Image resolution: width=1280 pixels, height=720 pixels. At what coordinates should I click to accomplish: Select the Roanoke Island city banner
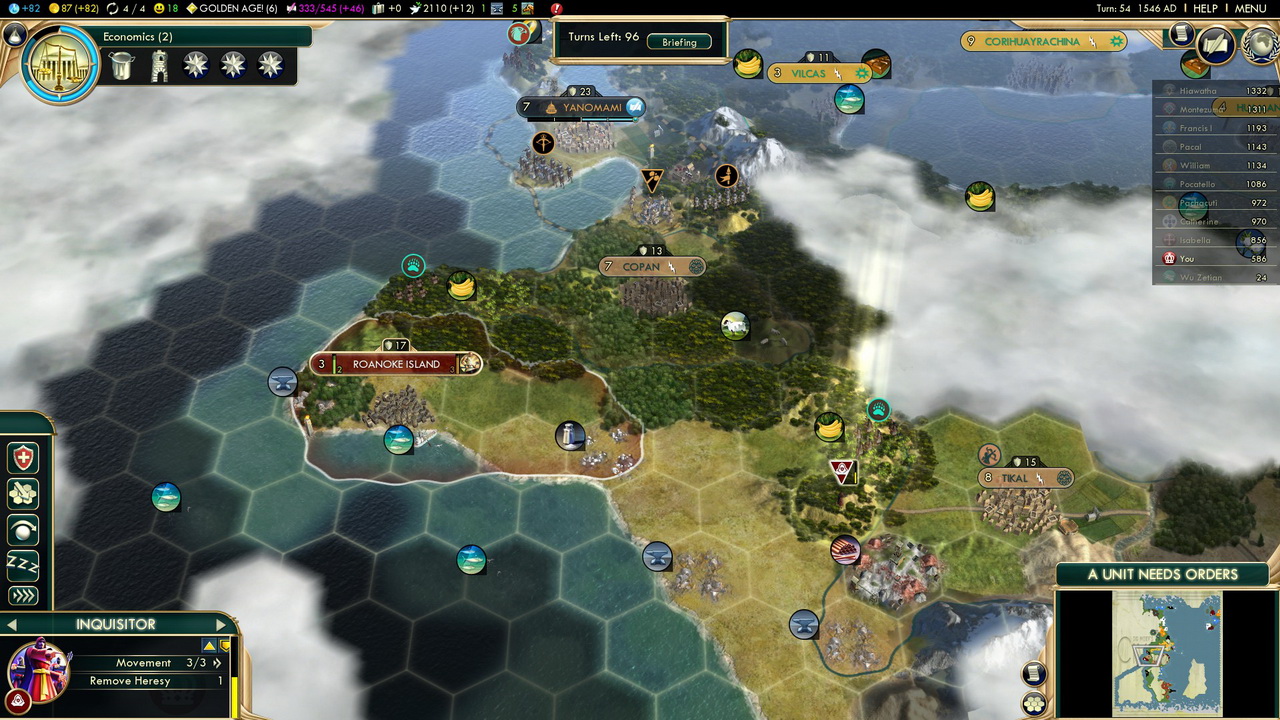(x=396, y=364)
